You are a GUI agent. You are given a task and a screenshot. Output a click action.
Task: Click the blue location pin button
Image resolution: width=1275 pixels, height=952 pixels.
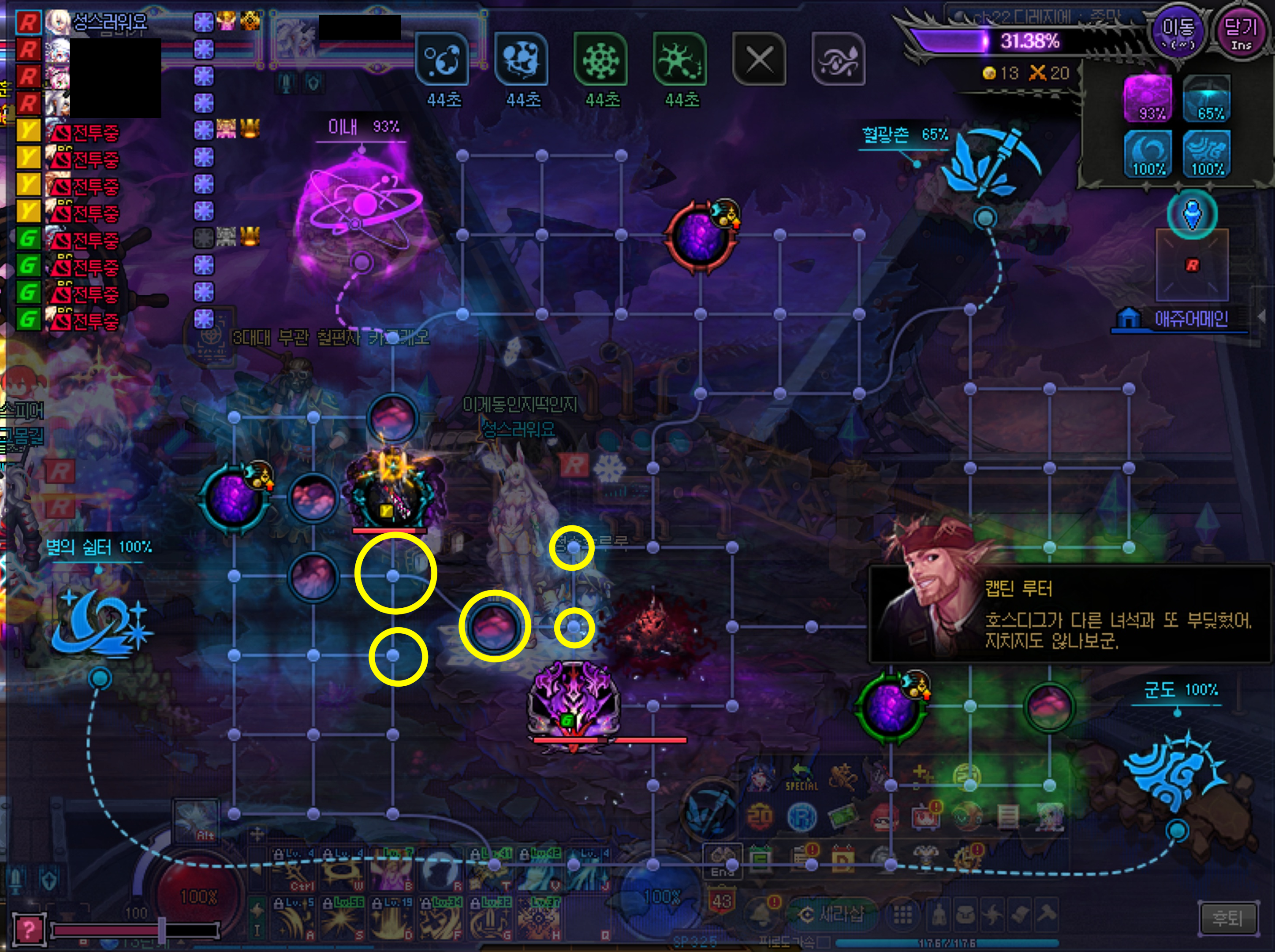pos(1192,214)
